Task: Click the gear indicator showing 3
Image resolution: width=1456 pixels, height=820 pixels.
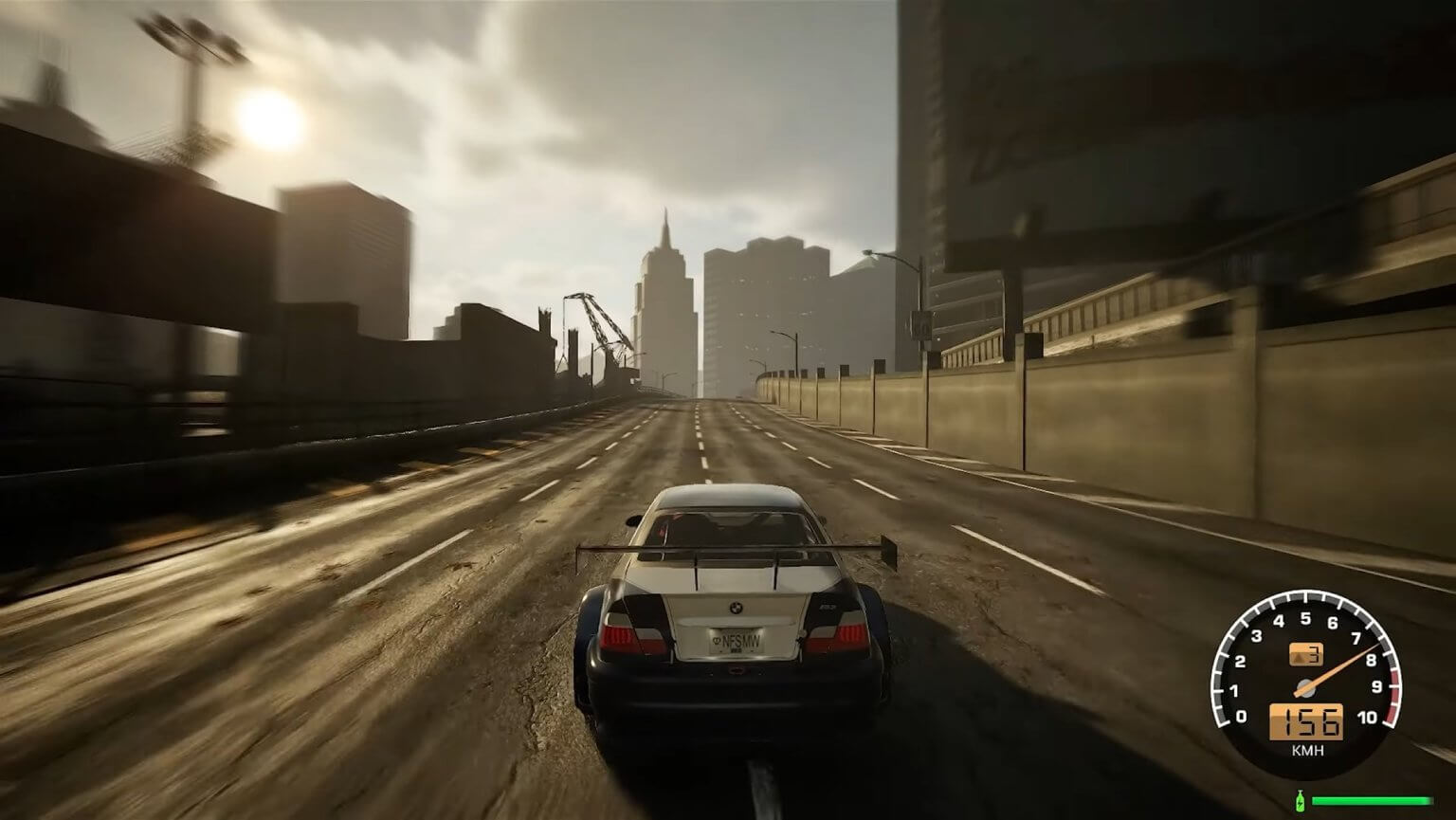Action: click(x=1304, y=653)
